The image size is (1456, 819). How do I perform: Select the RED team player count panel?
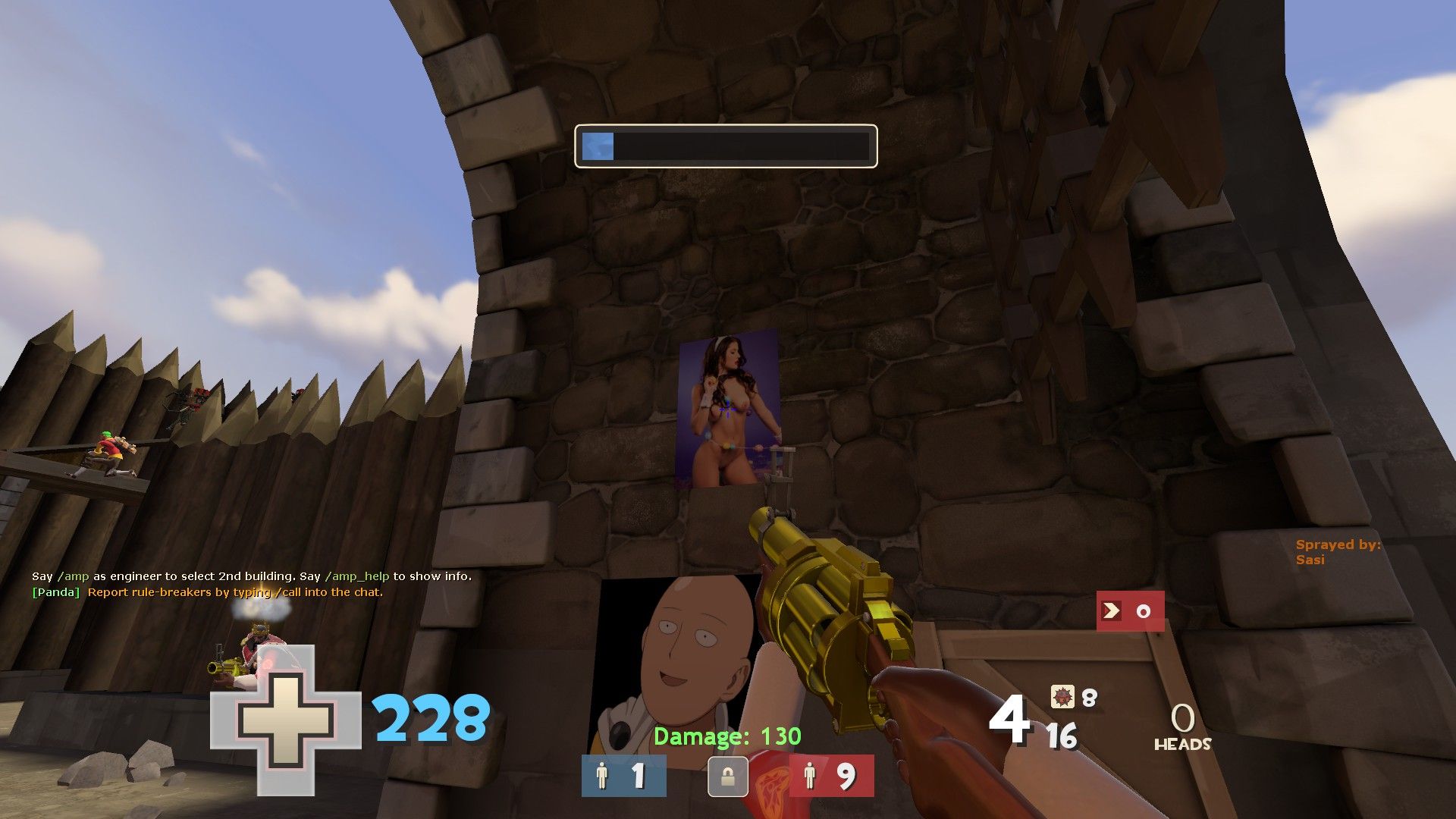point(831,776)
